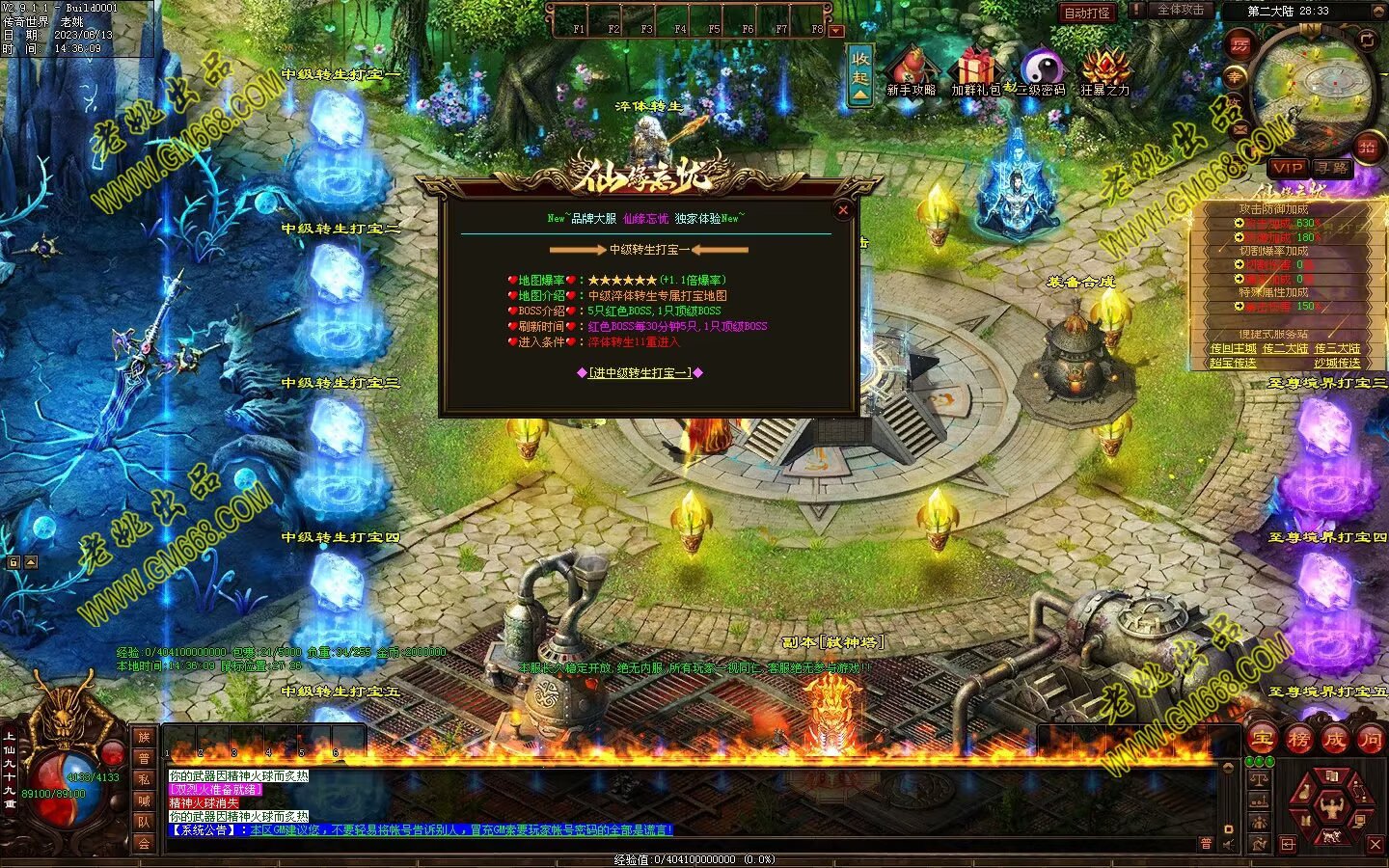Open the 新手攻略 beginner guide icon
Viewport: 1389px width, 868px height.
(x=911, y=72)
